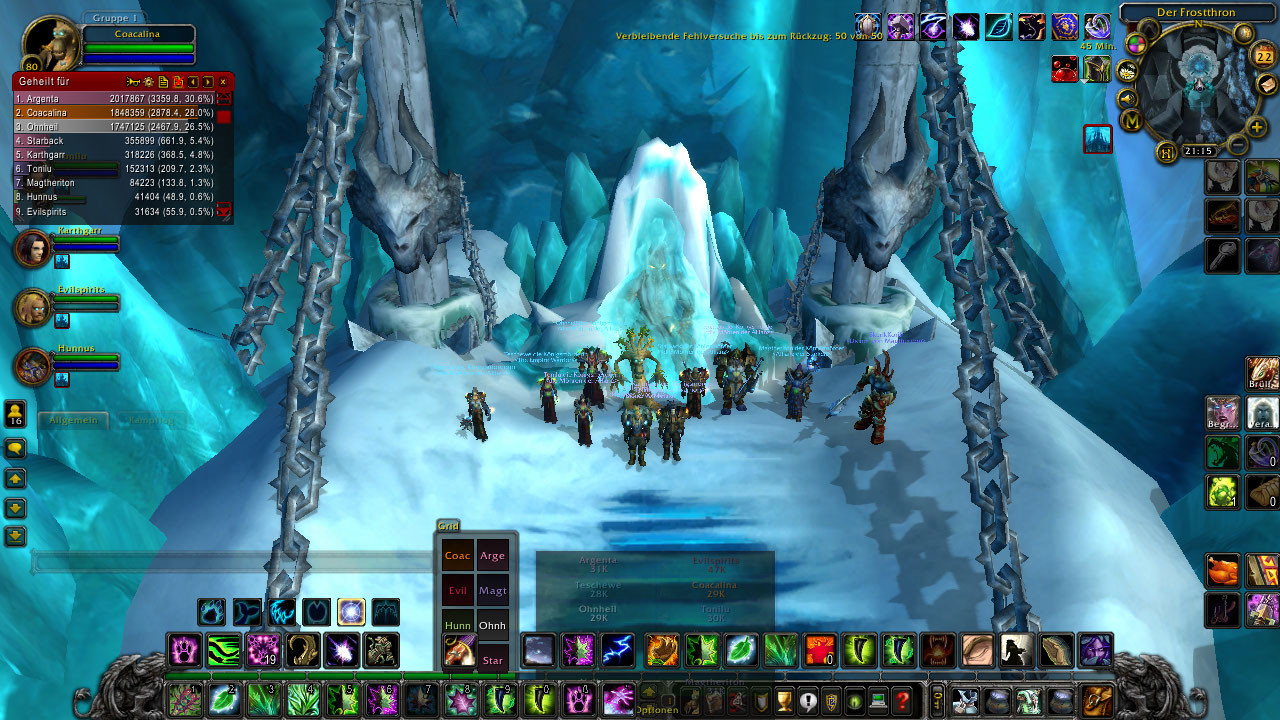Open the calendar showing day 22
The image size is (1280, 720).
[x=1263, y=58]
